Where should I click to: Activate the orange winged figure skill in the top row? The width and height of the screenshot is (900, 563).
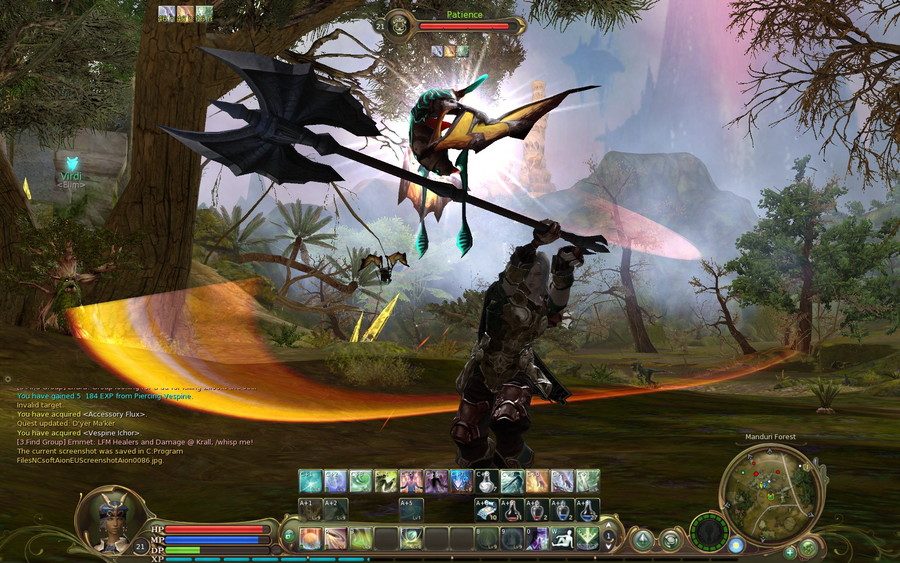(x=537, y=481)
